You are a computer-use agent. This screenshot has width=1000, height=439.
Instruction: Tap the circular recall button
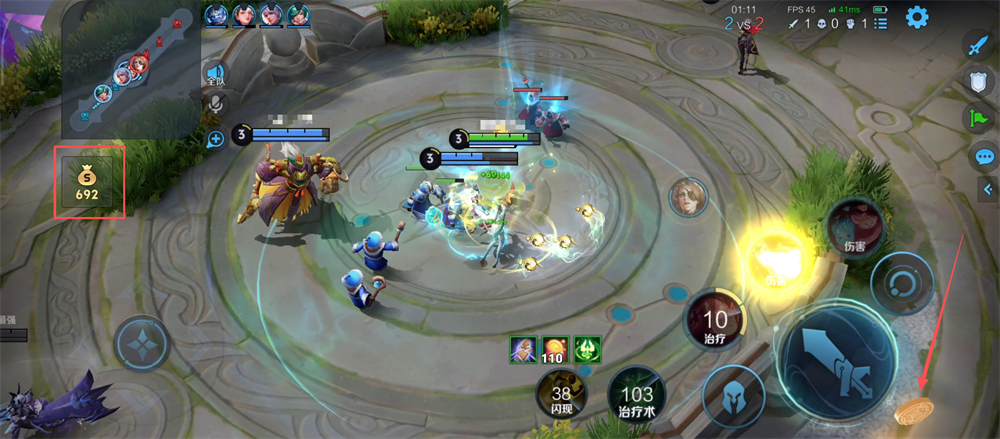click(901, 283)
